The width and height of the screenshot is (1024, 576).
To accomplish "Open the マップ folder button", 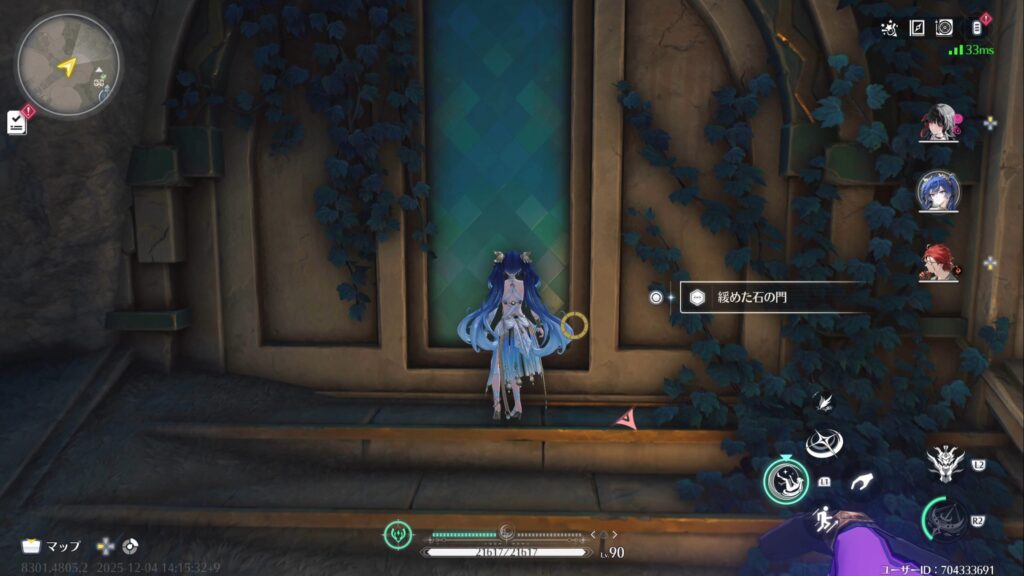I will point(52,546).
